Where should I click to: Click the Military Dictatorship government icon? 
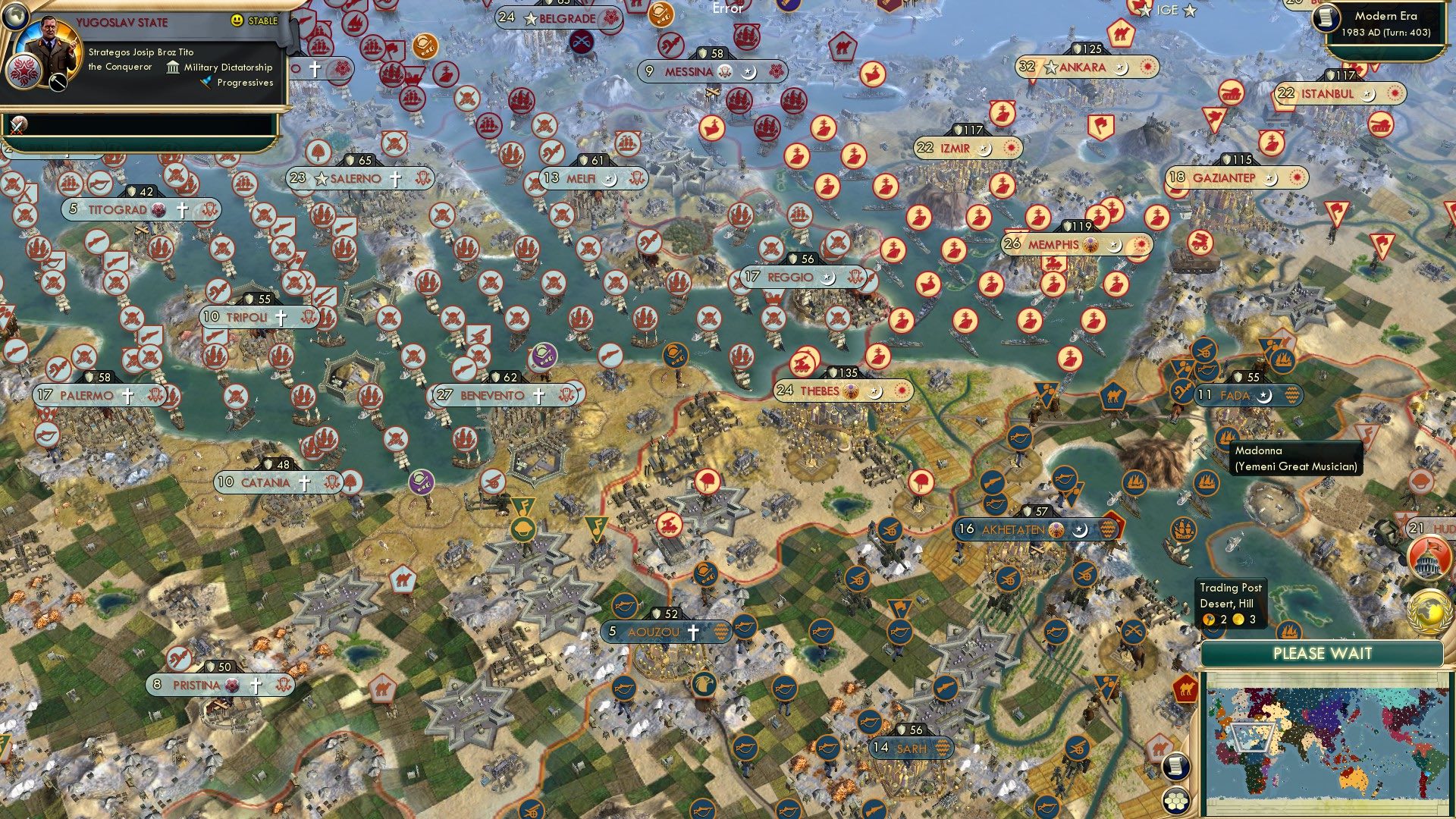click(x=173, y=68)
